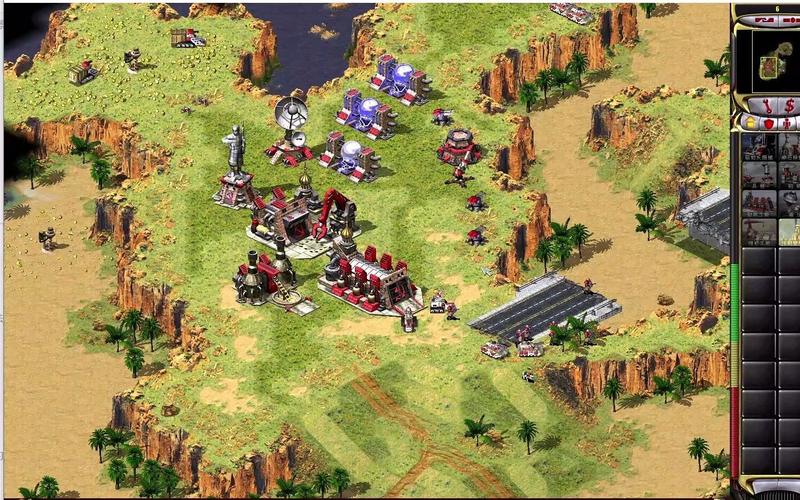The width and height of the screenshot is (800, 500).
Task: Open the infantry build tab
Action: (789, 123)
